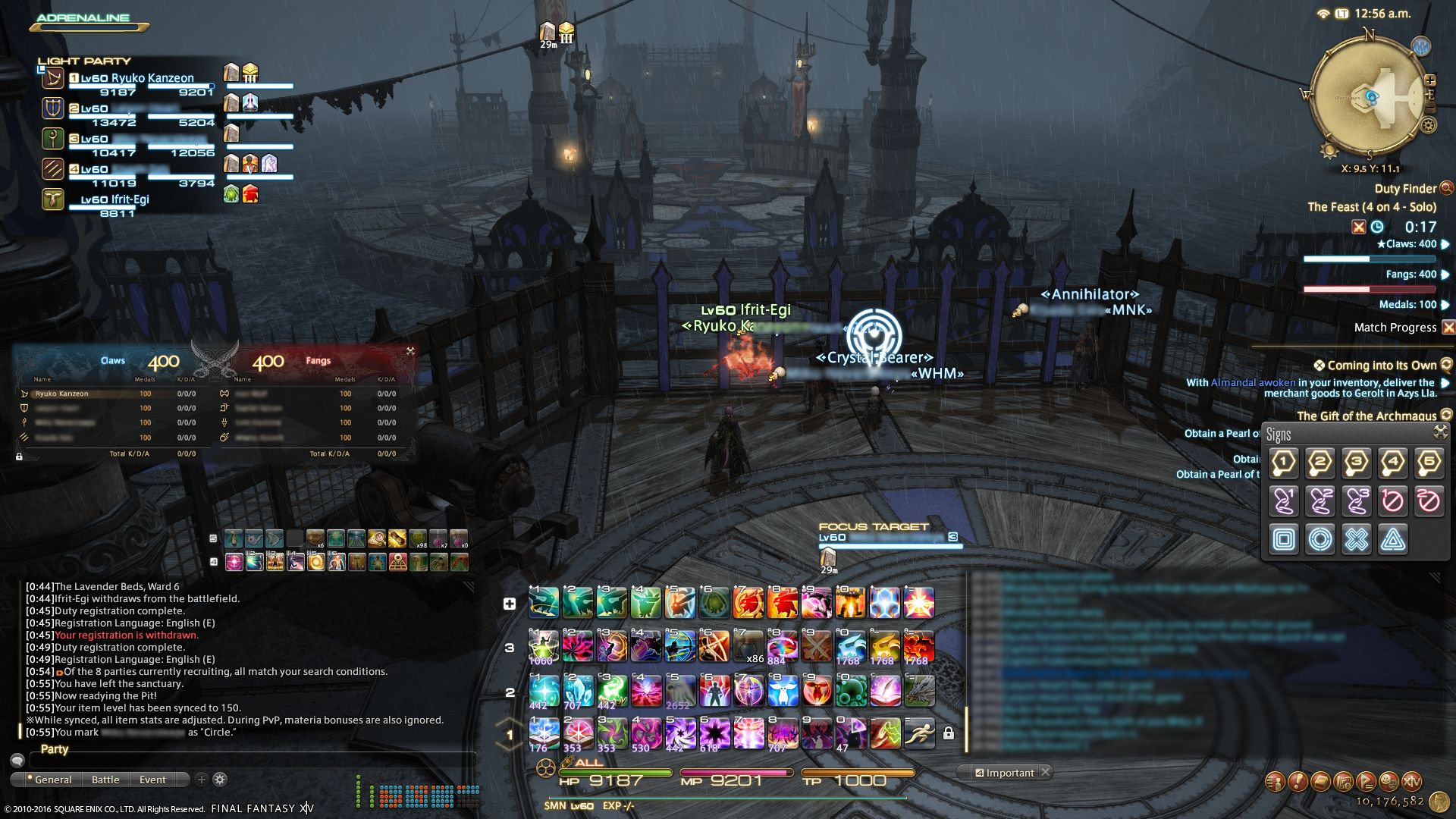Viewport: 1456px width, 819px height.
Task: Toggle the hotbar lock icon
Action: pos(948,733)
